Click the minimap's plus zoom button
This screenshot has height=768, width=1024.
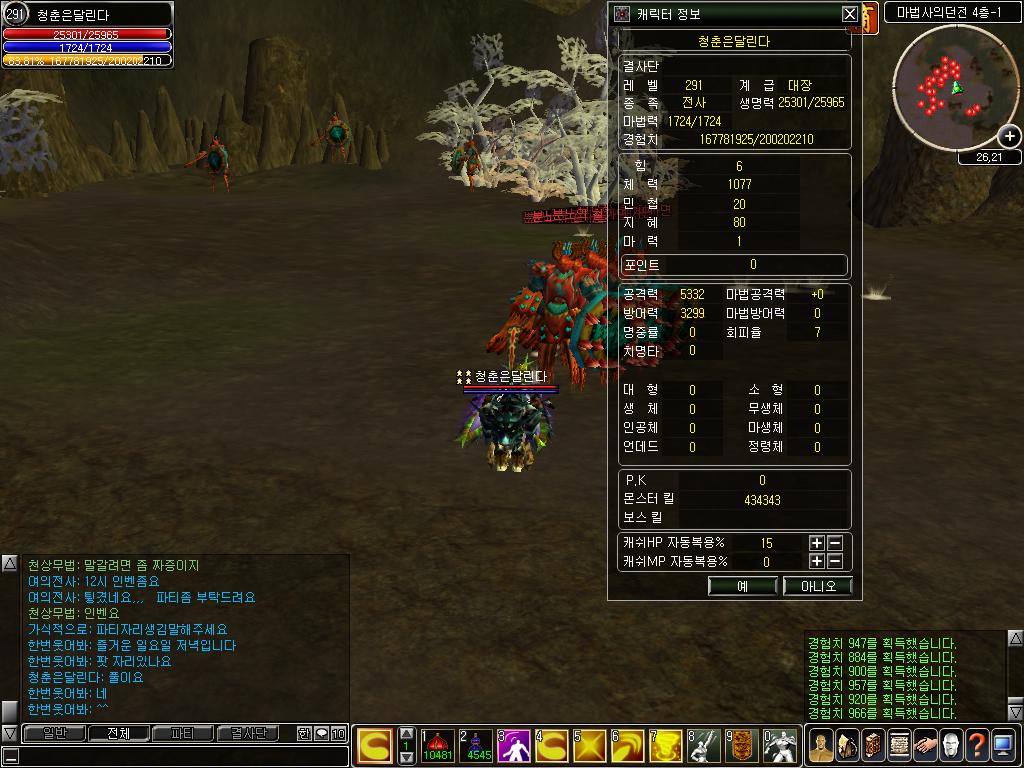point(1010,137)
